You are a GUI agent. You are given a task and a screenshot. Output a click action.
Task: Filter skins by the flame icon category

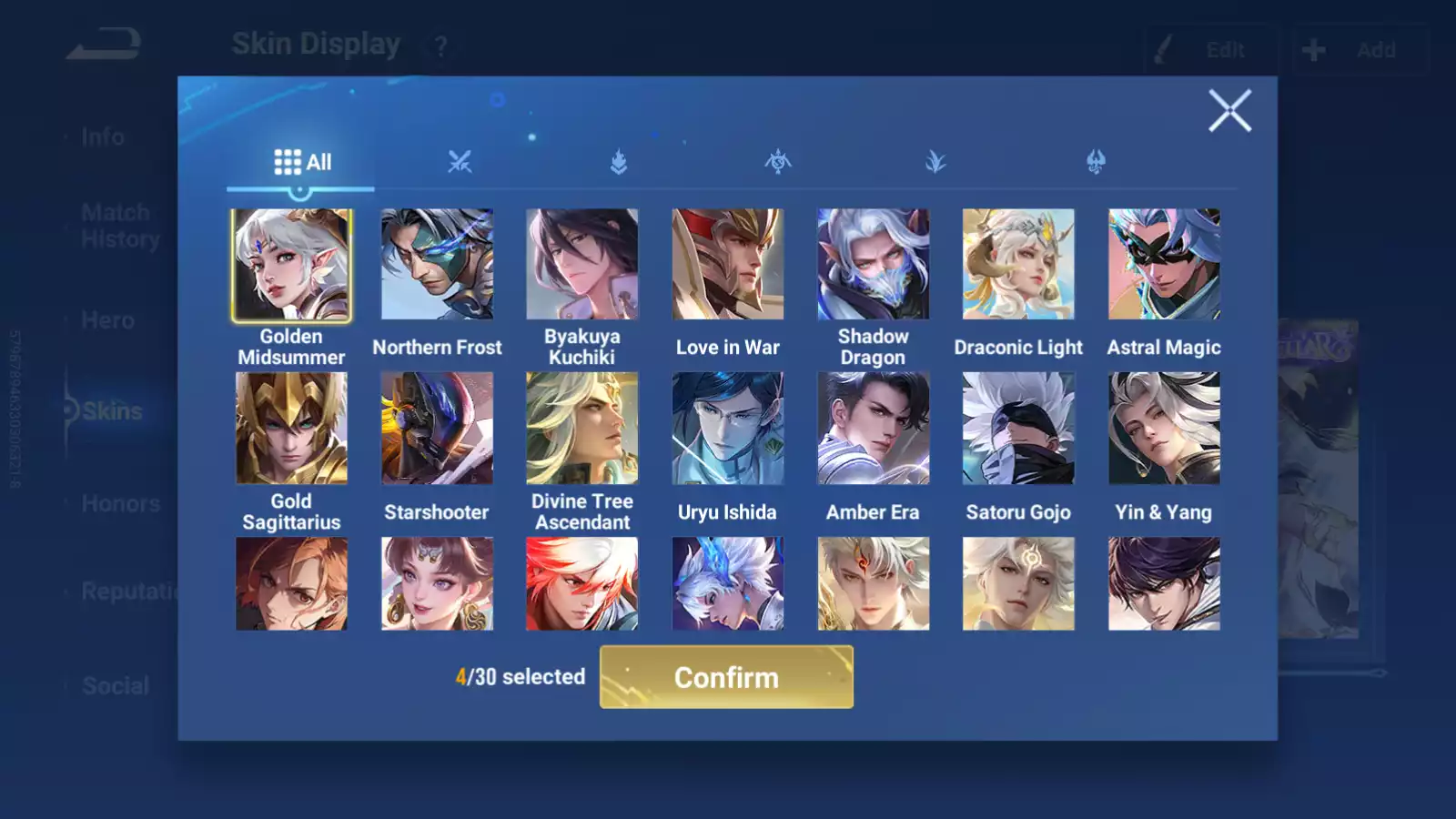coord(619,162)
